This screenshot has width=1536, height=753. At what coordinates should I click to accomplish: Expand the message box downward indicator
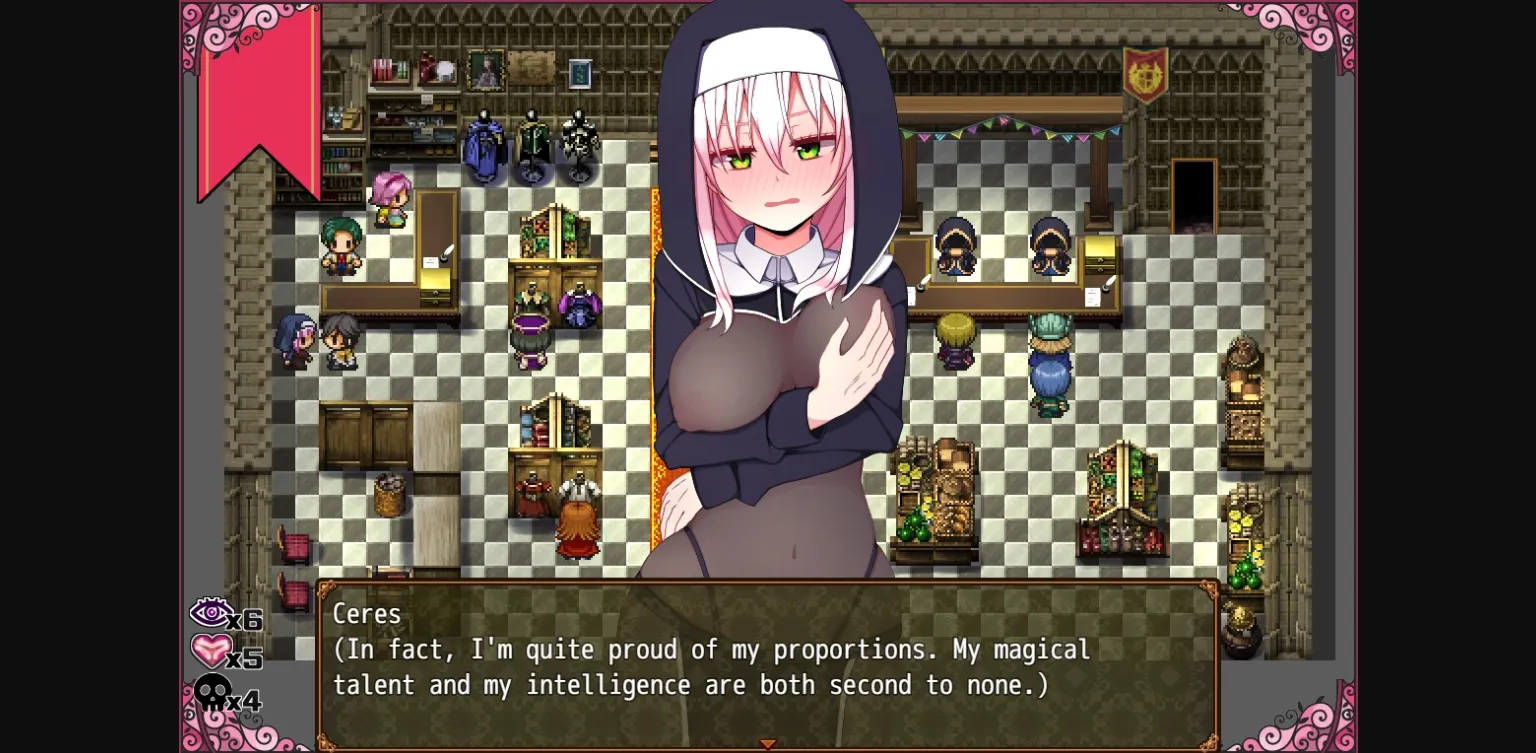(768, 743)
